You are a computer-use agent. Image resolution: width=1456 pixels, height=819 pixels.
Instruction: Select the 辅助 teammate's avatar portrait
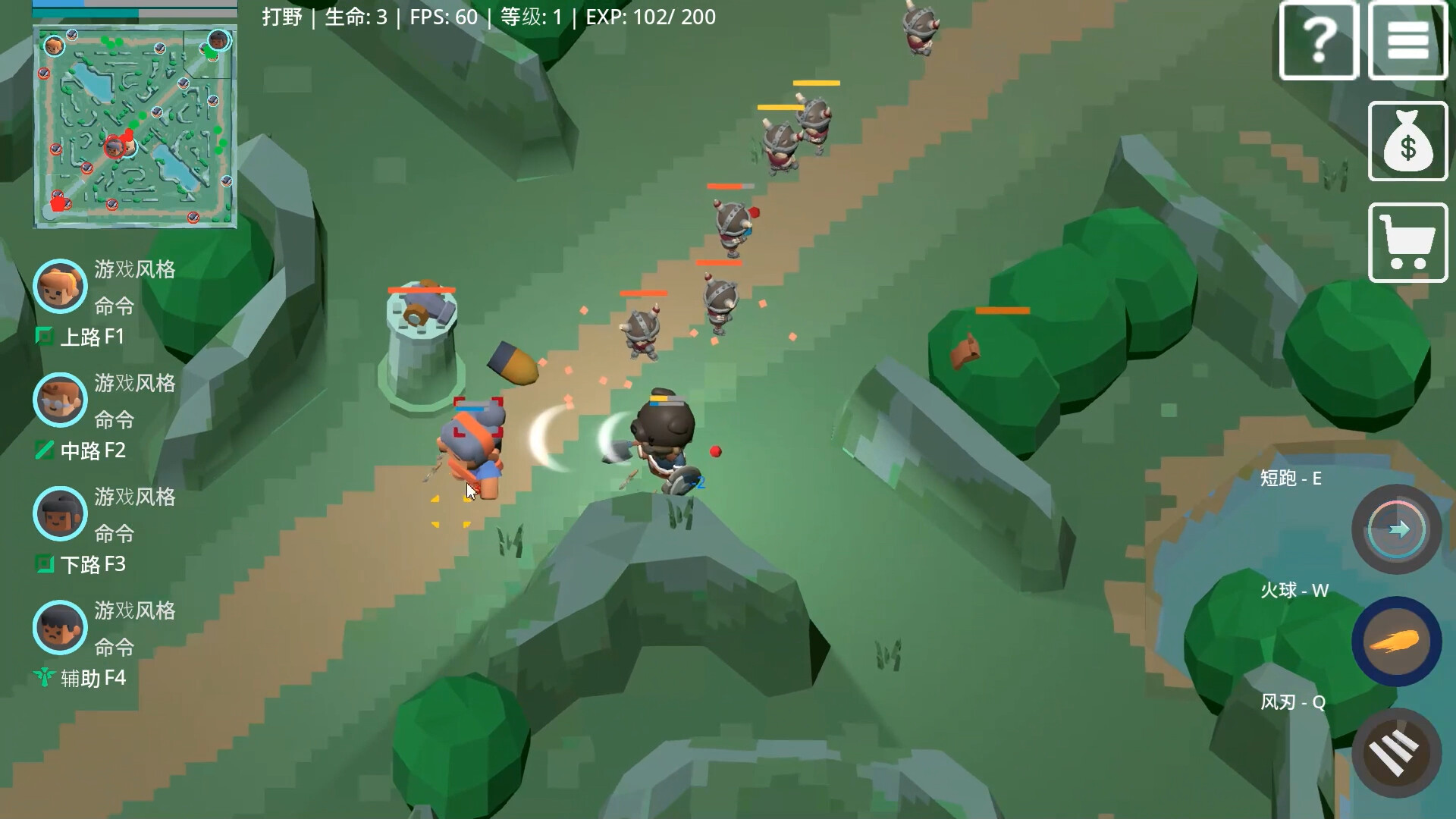60,627
